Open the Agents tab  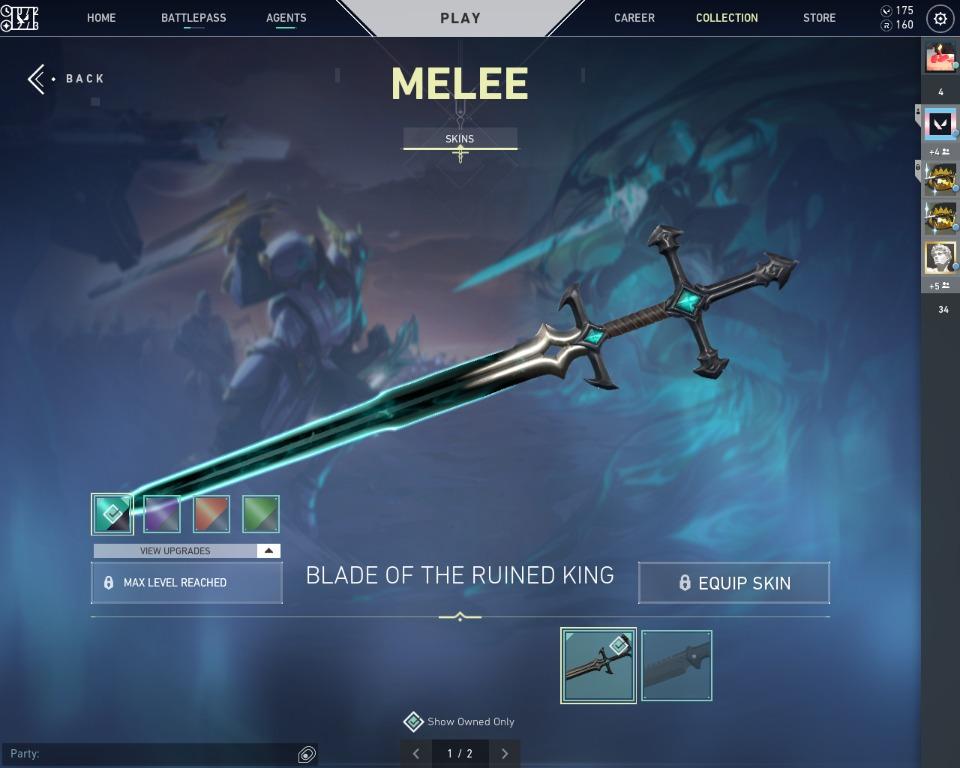click(x=286, y=18)
